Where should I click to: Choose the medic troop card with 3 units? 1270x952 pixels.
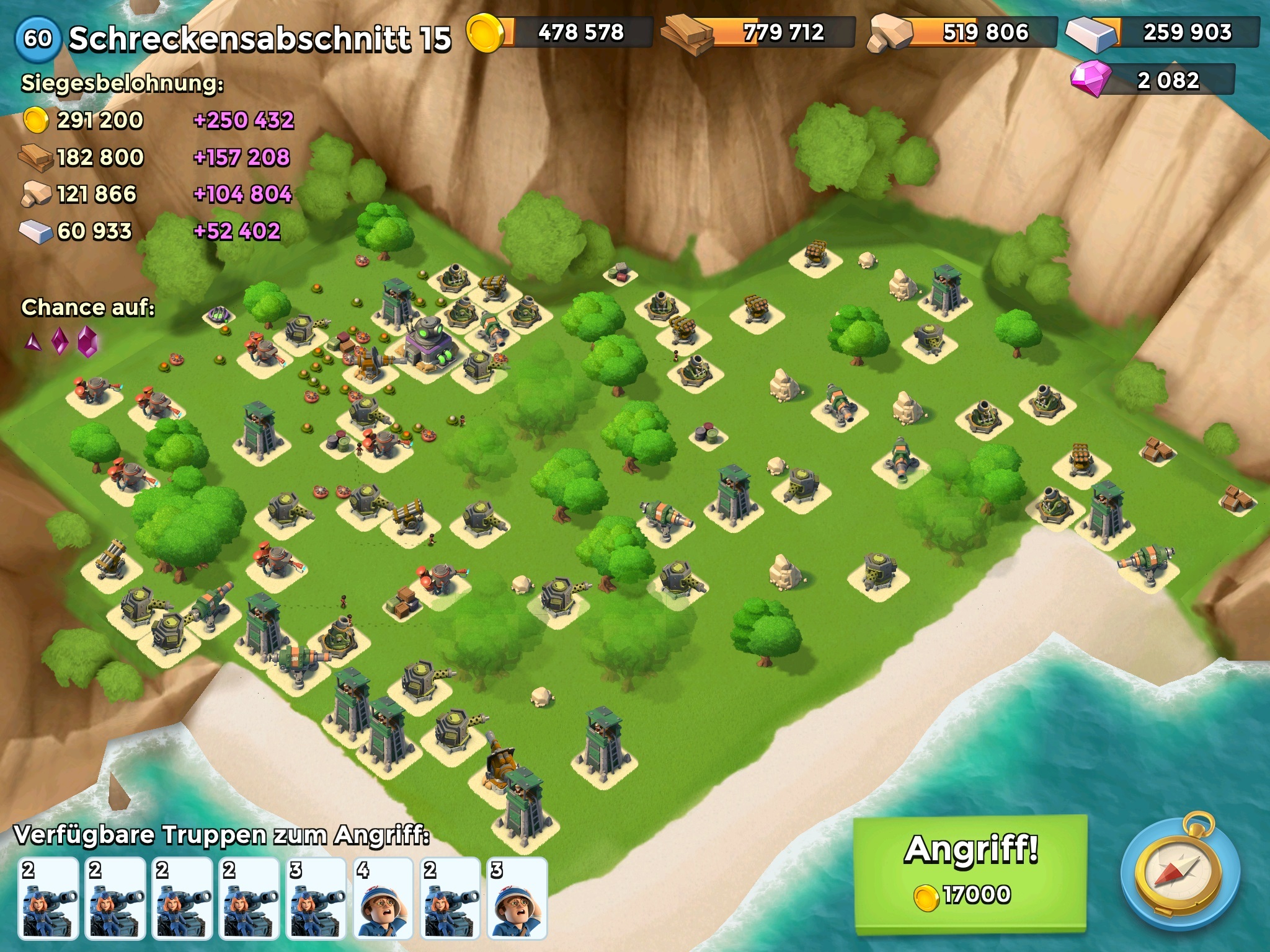(x=517, y=897)
